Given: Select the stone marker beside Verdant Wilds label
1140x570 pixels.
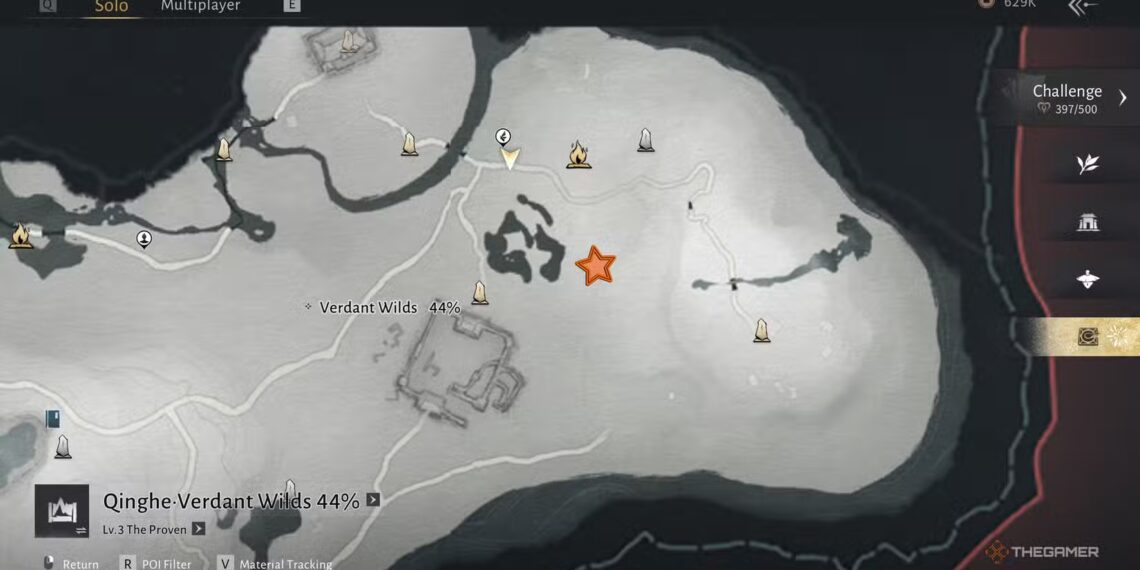Looking at the screenshot, I should [x=480, y=293].
